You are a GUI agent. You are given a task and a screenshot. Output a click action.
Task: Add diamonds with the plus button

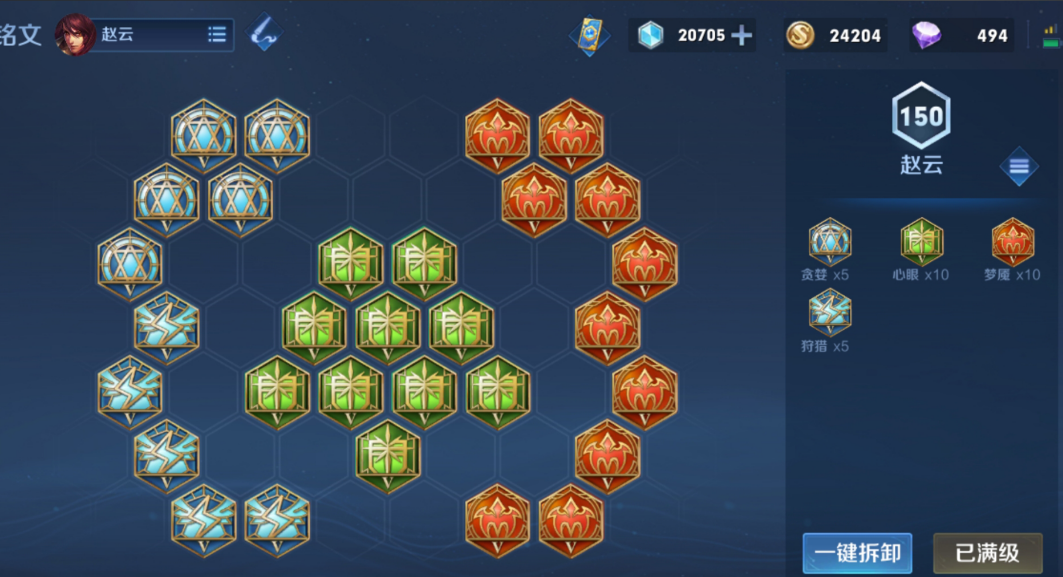tap(741, 36)
